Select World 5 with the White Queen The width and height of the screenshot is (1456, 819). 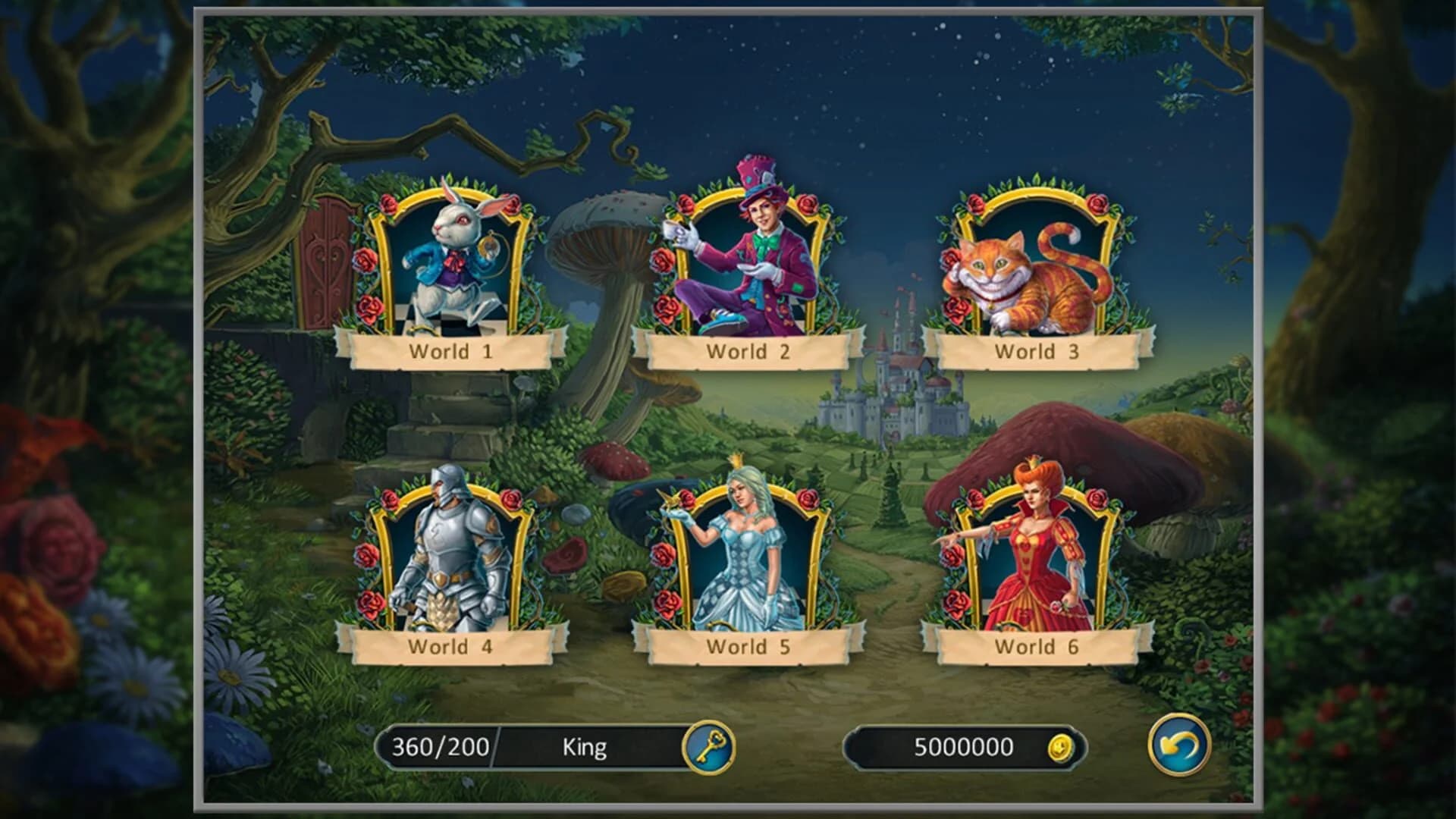pyautogui.click(x=739, y=546)
